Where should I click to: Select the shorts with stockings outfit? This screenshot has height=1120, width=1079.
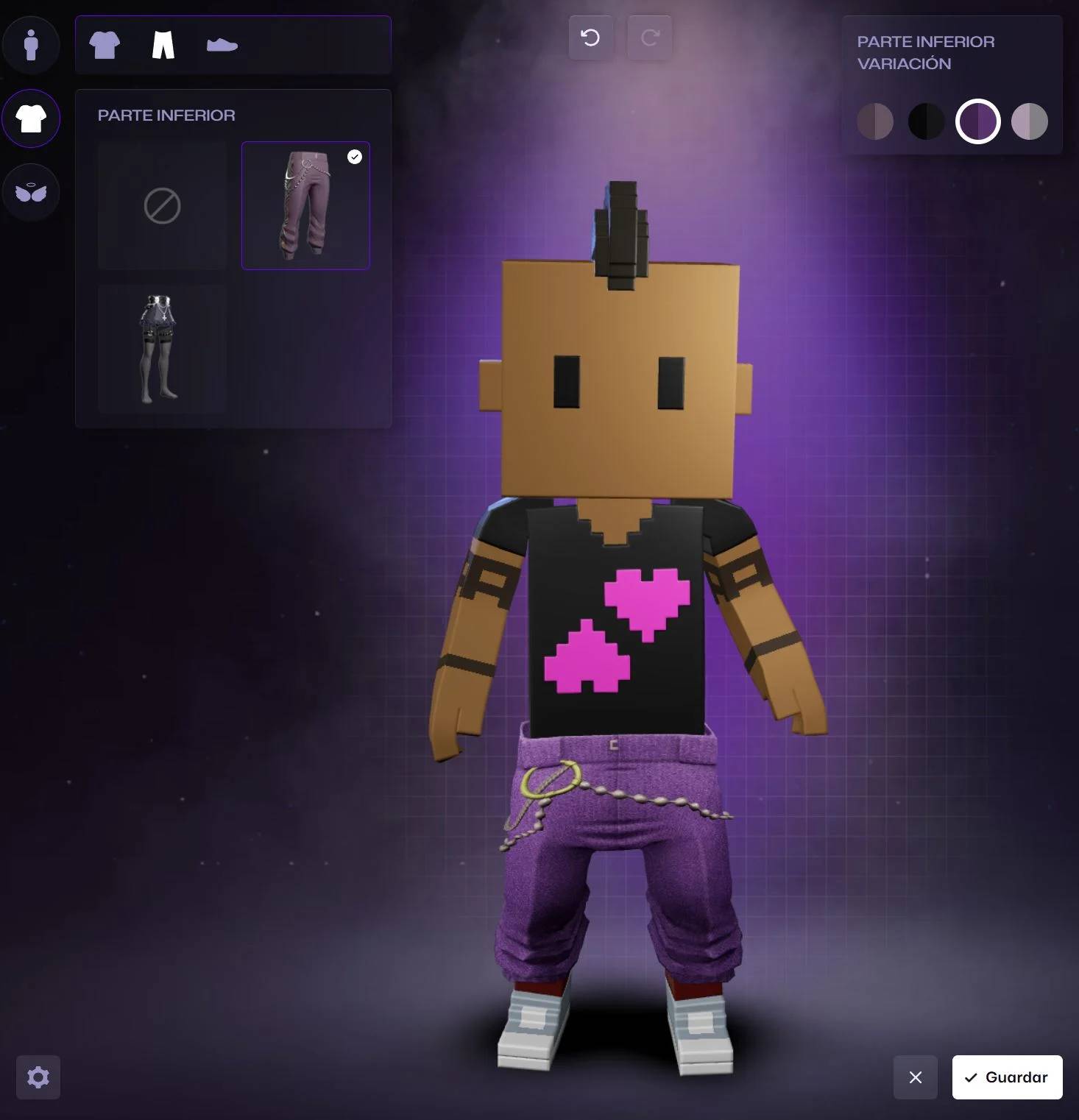point(162,350)
